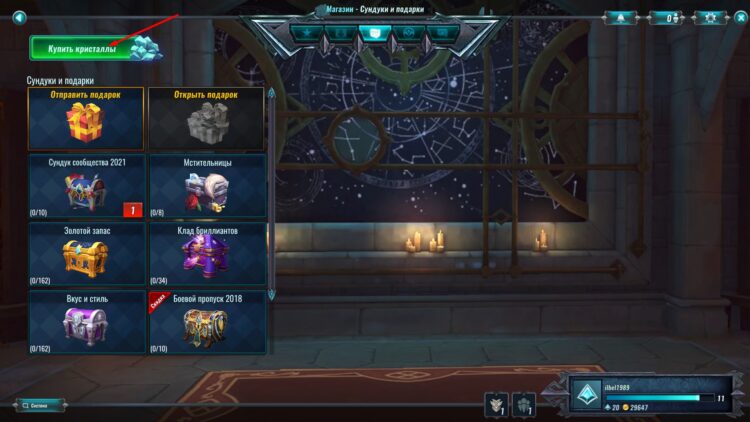Open the Клад бриллиантов purple chest
The image size is (750, 422).
207,253
